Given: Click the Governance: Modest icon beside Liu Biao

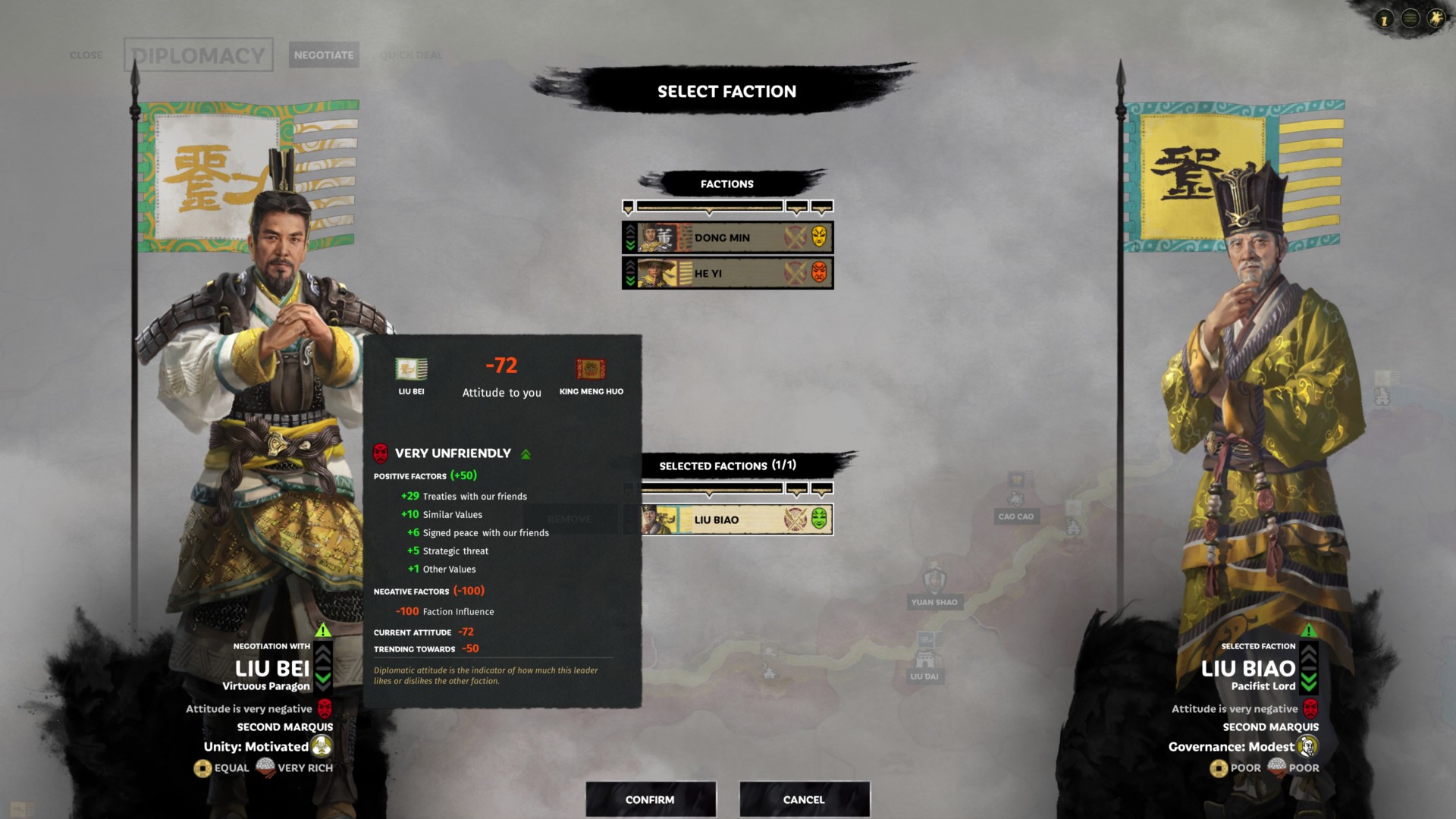Looking at the screenshot, I should (1307, 747).
